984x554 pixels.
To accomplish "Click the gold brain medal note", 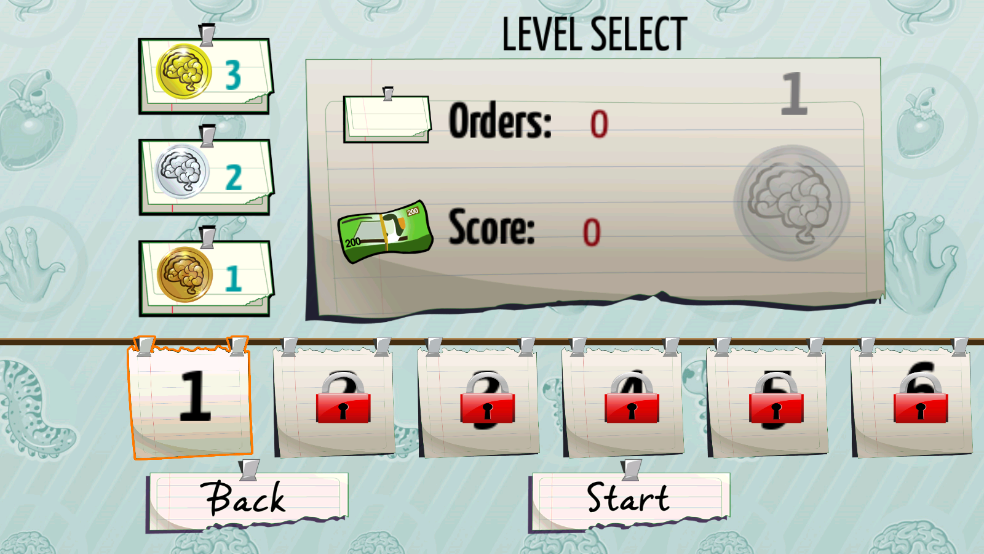I will tap(204, 76).
